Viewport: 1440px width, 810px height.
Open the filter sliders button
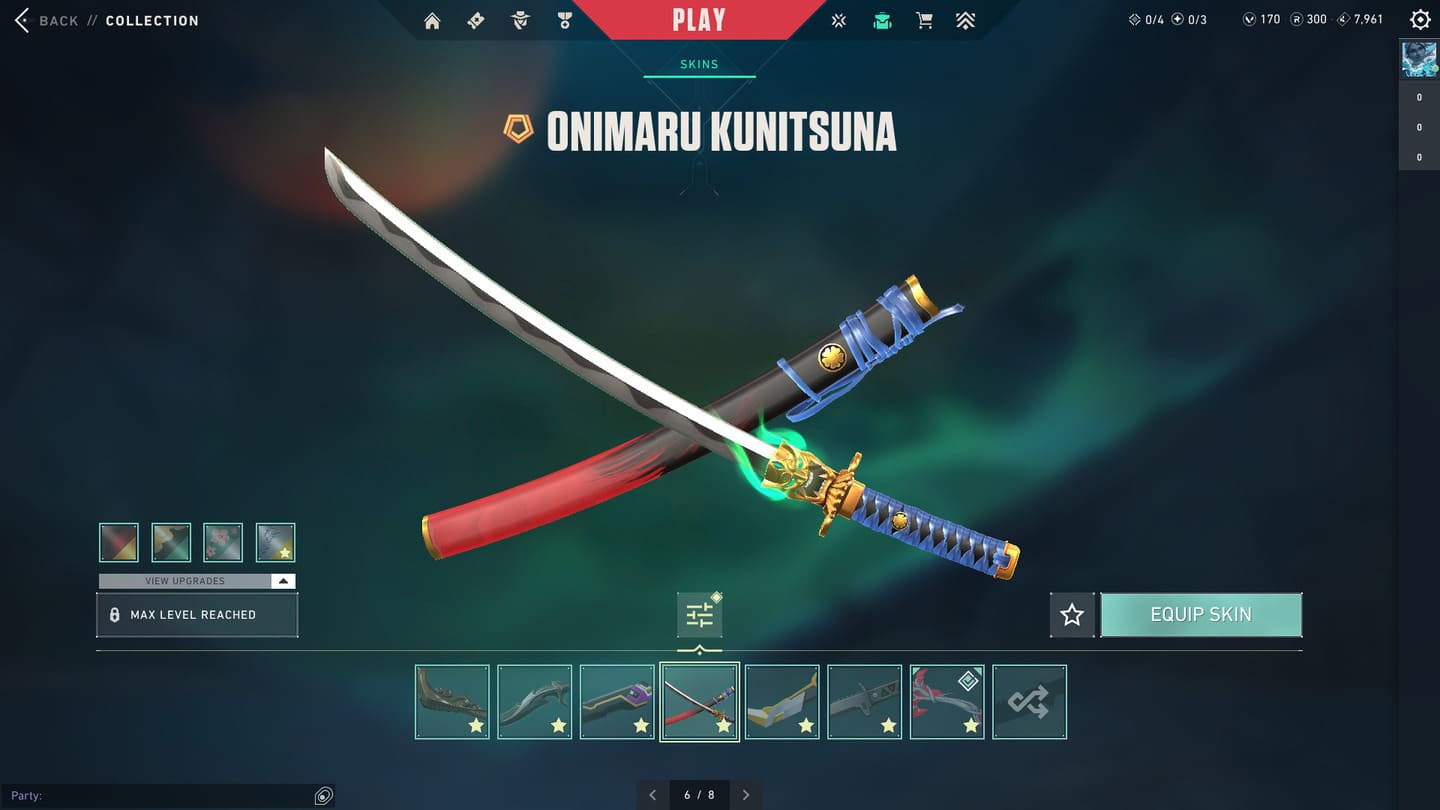(x=699, y=615)
